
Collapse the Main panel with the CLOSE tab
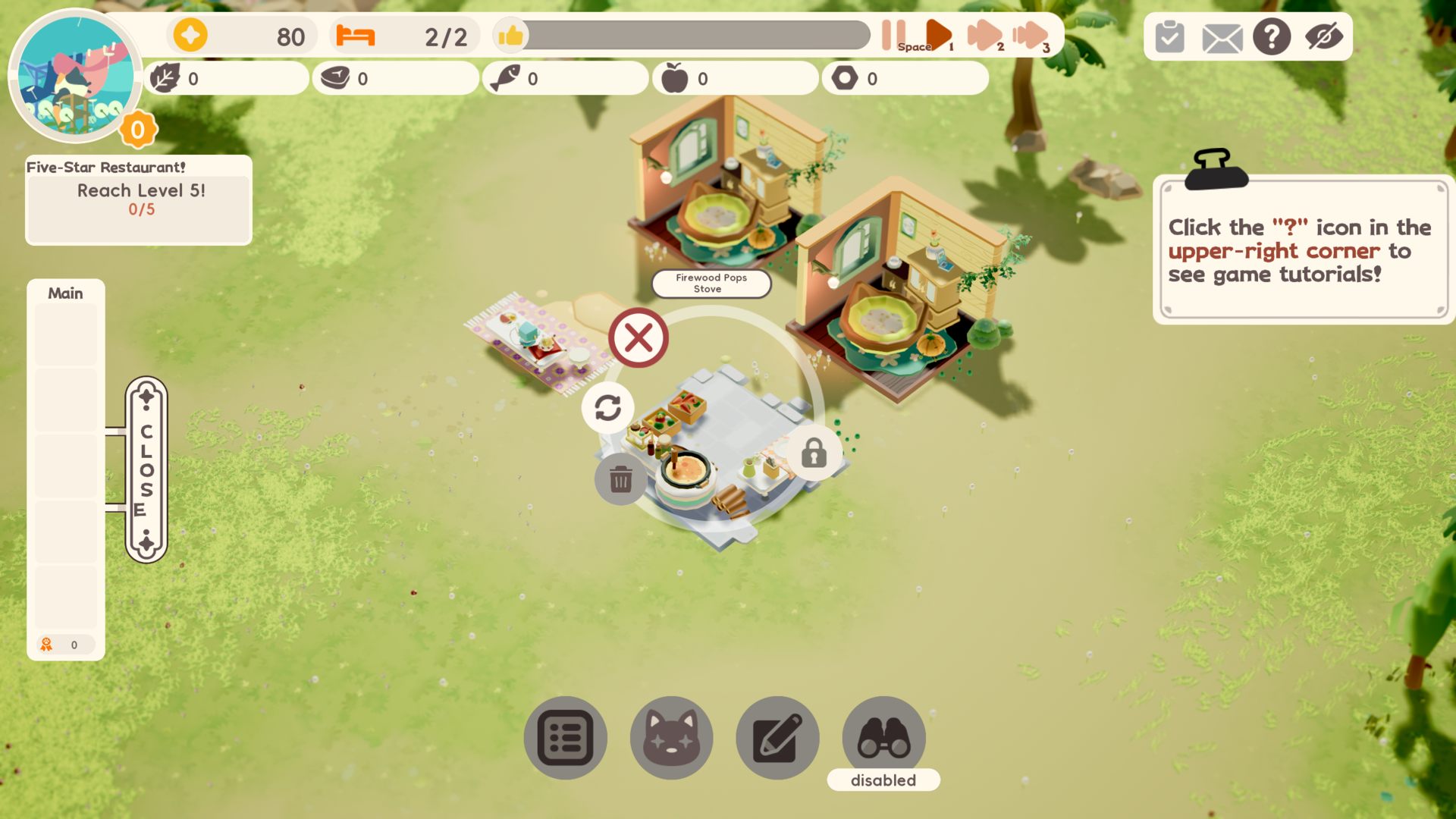146,469
